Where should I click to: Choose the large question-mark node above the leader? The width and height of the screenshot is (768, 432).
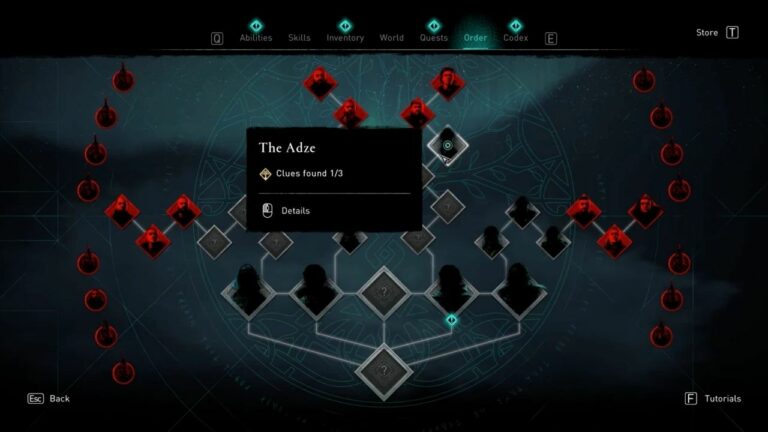(384, 292)
